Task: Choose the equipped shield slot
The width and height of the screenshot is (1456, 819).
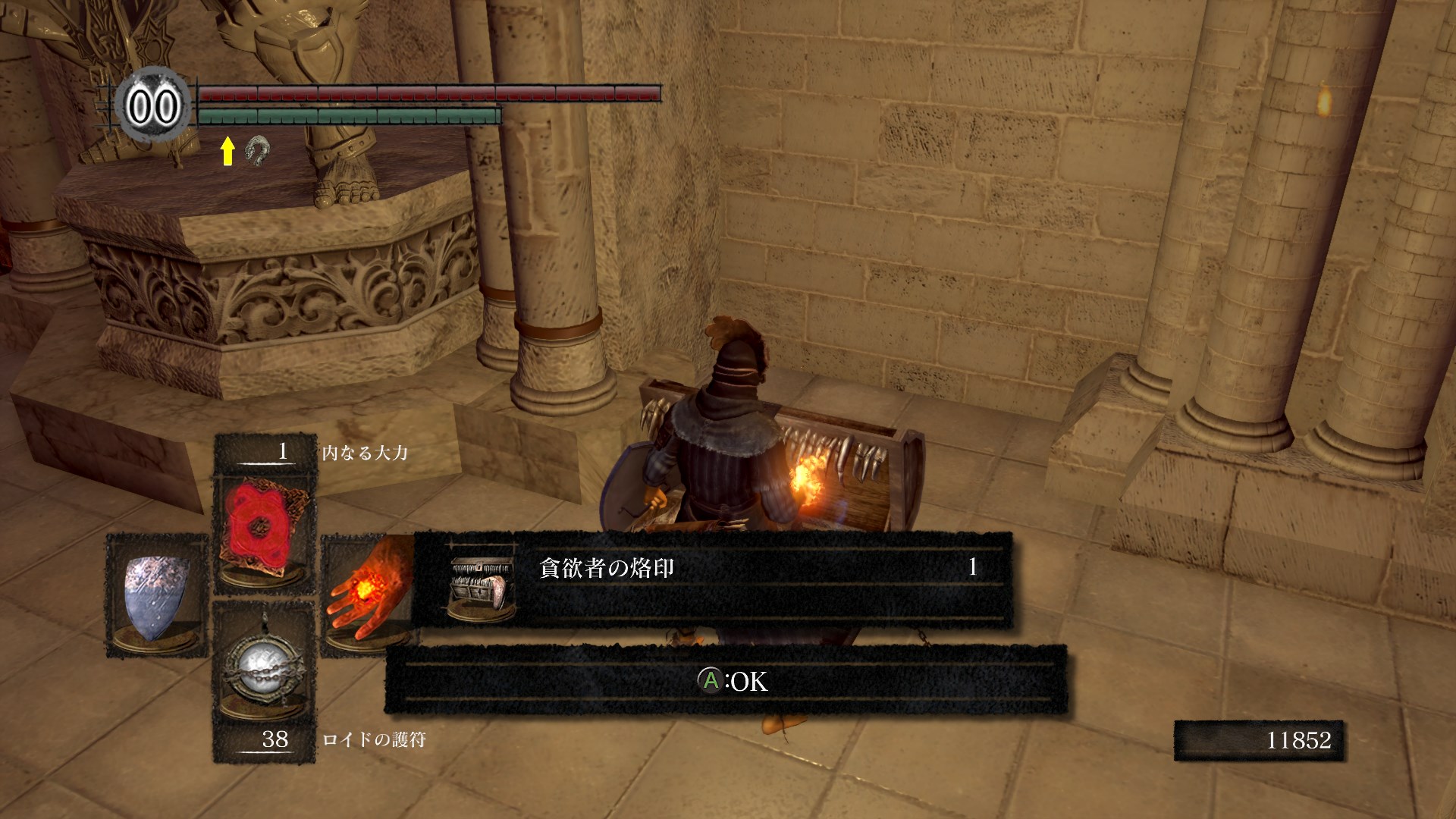Action: [x=157, y=595]
